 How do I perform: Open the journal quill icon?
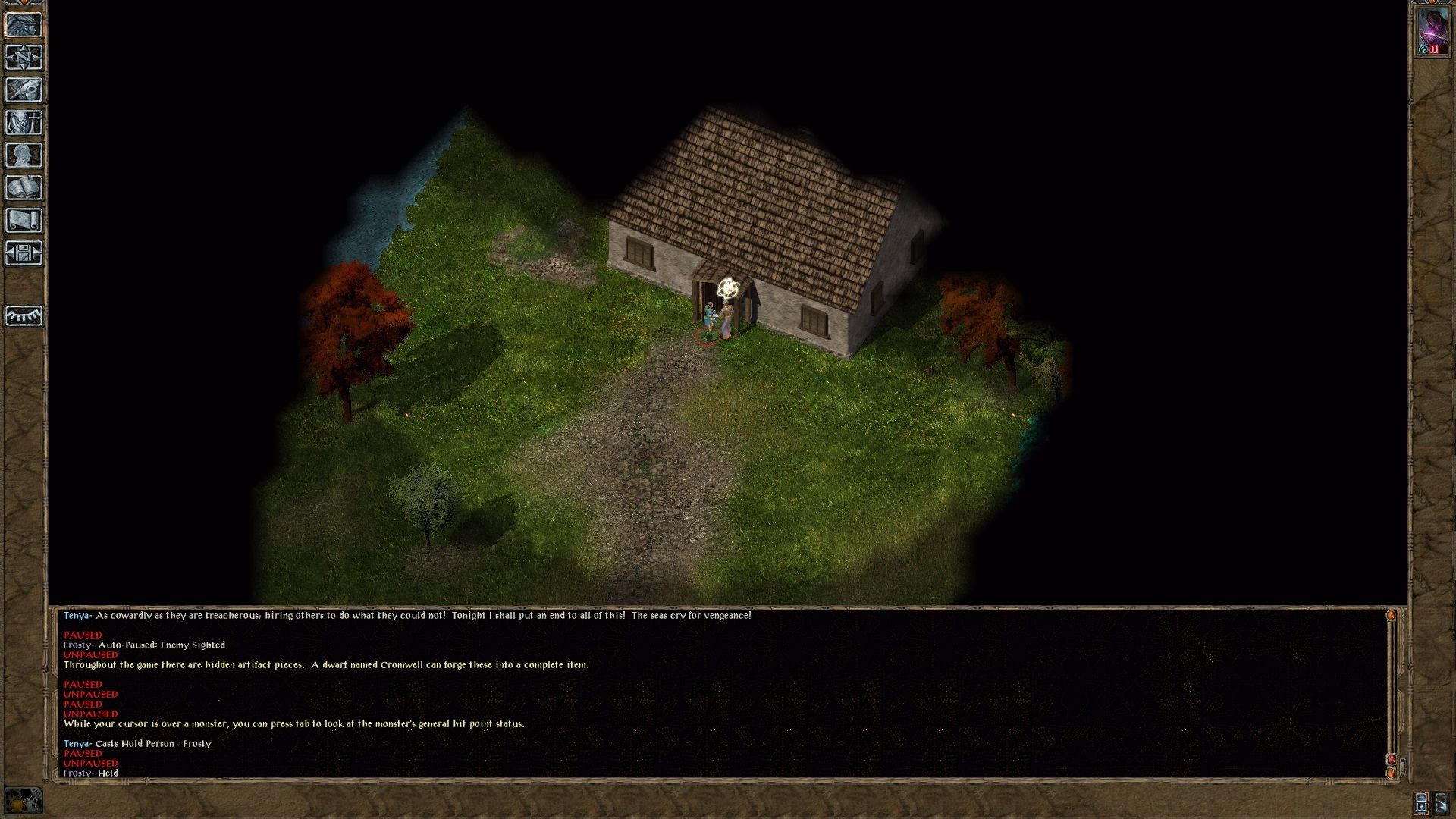click(24, 90)
